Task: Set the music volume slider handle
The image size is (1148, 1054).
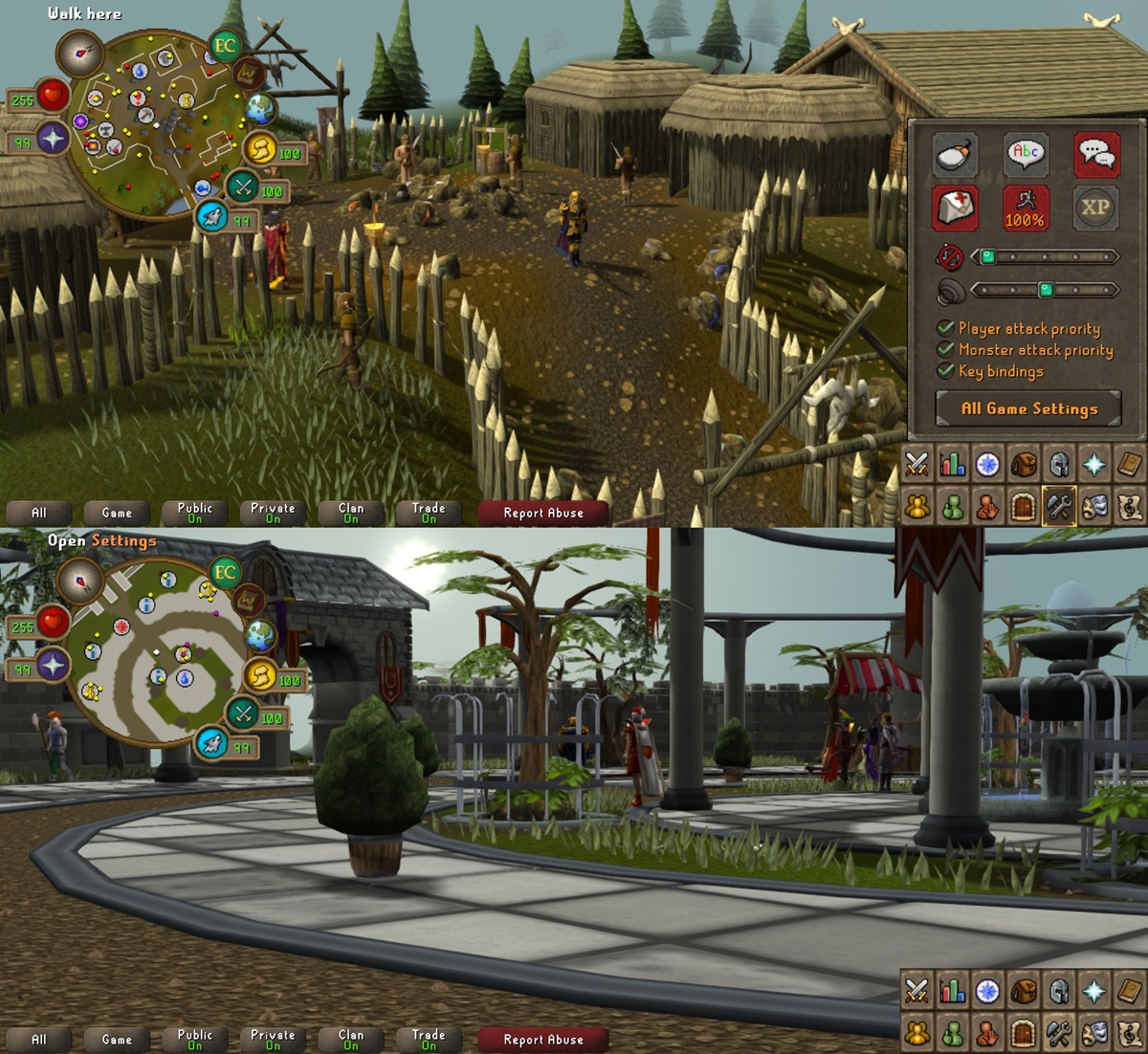Action: (988, 256)
